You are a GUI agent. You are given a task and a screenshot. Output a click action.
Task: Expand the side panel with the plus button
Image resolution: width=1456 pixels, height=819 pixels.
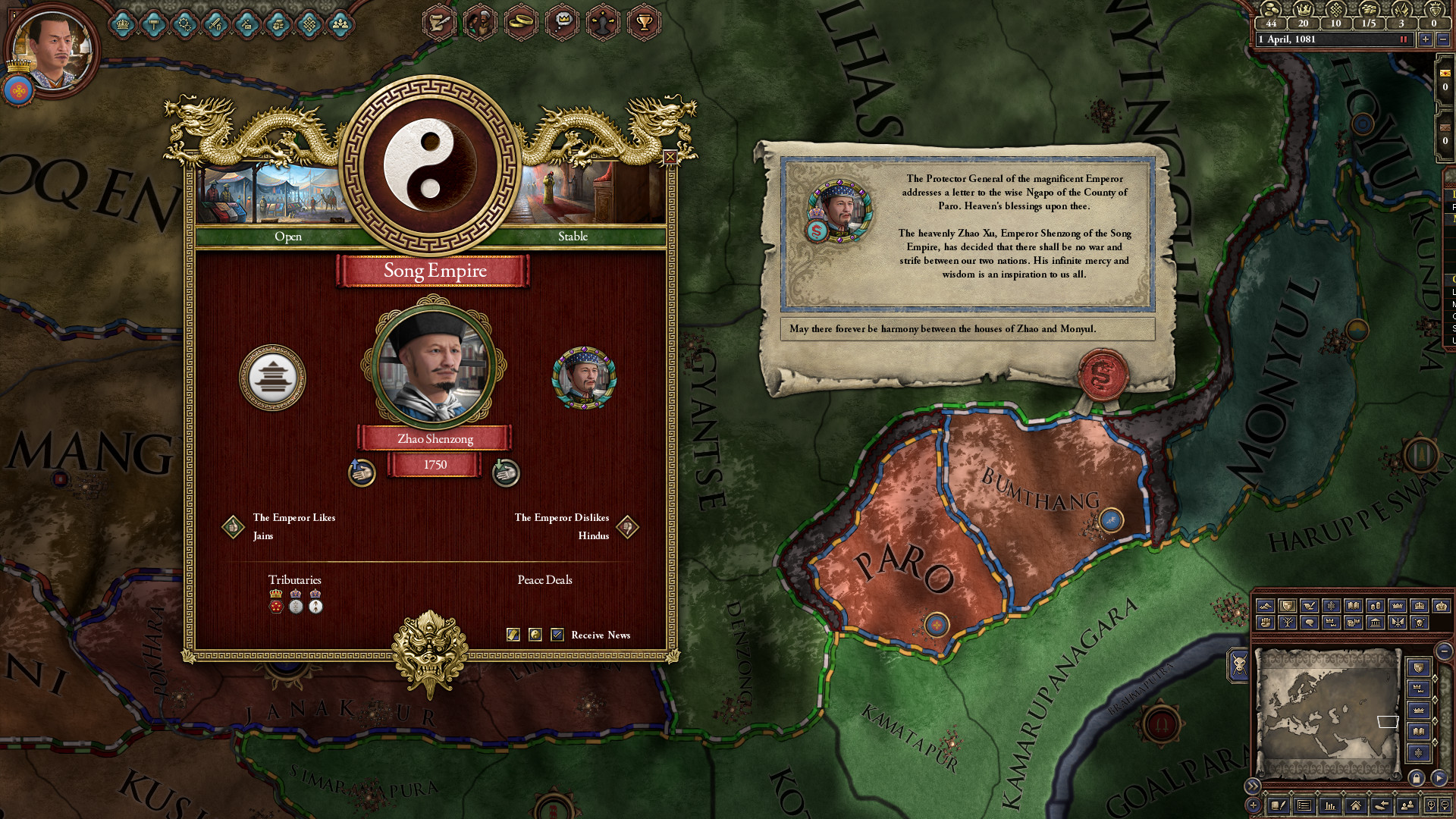coord(1252,805)
